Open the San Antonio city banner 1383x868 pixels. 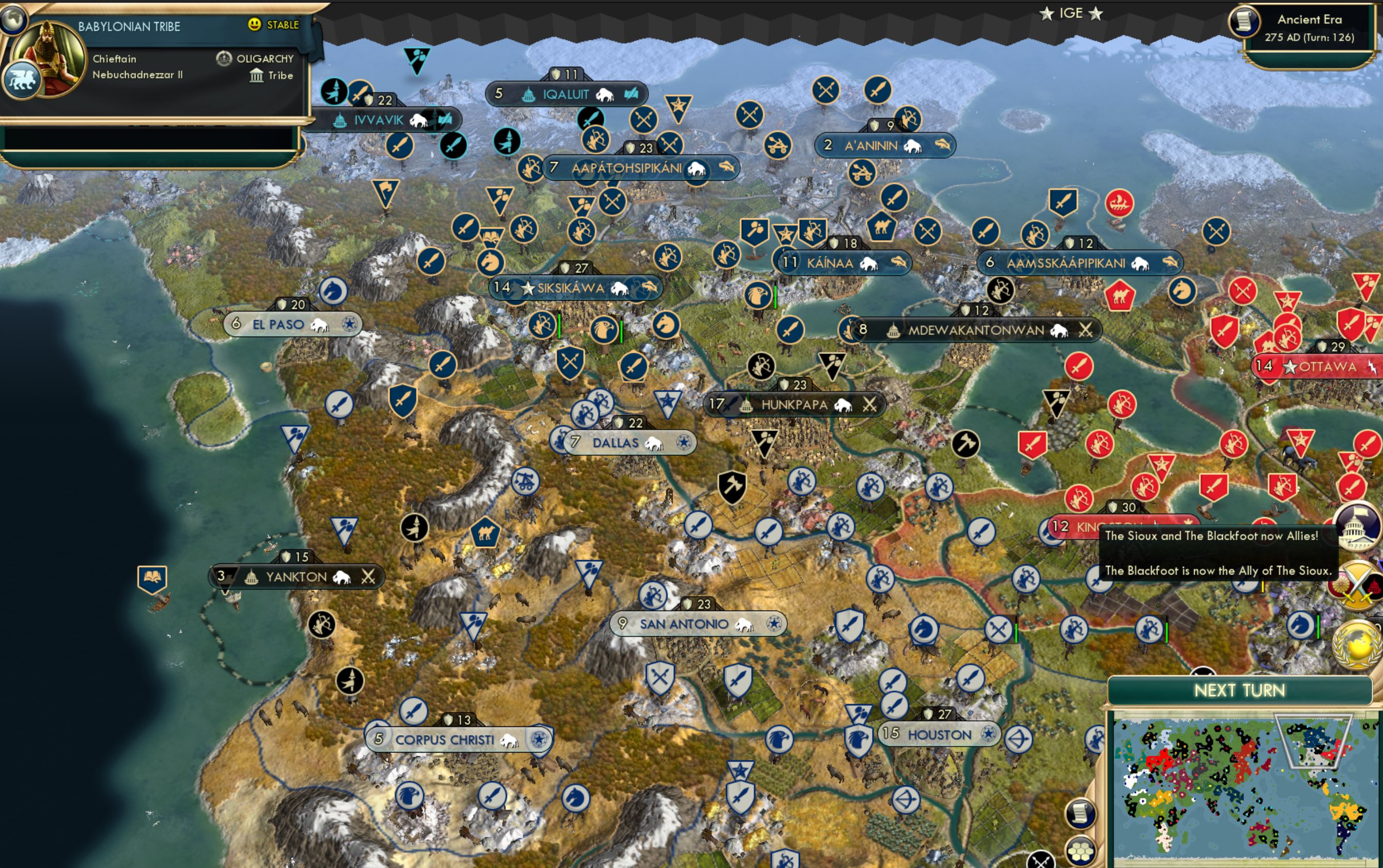[x=698, y=623]
